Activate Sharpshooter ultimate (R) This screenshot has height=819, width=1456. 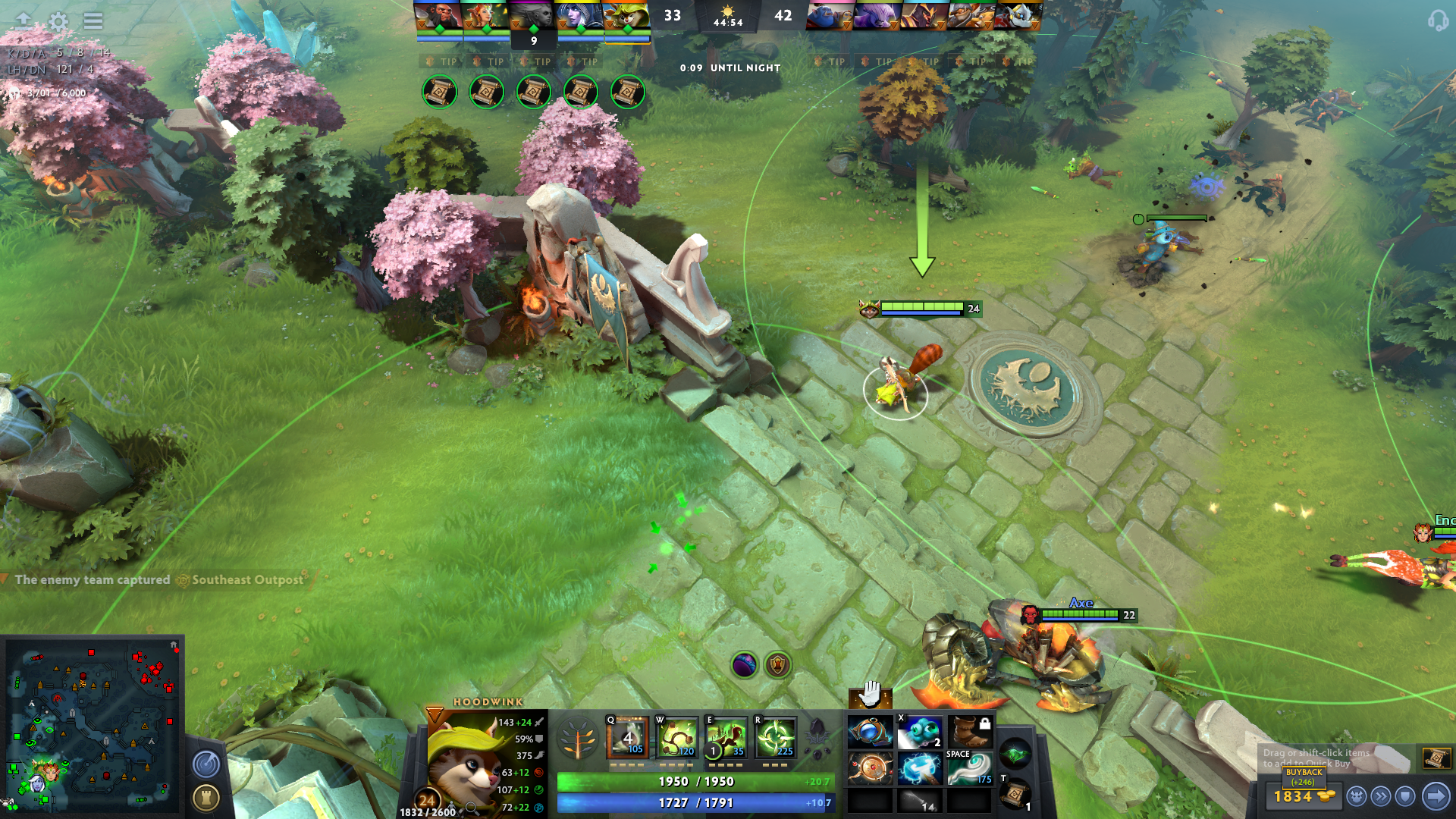point(776,738)
